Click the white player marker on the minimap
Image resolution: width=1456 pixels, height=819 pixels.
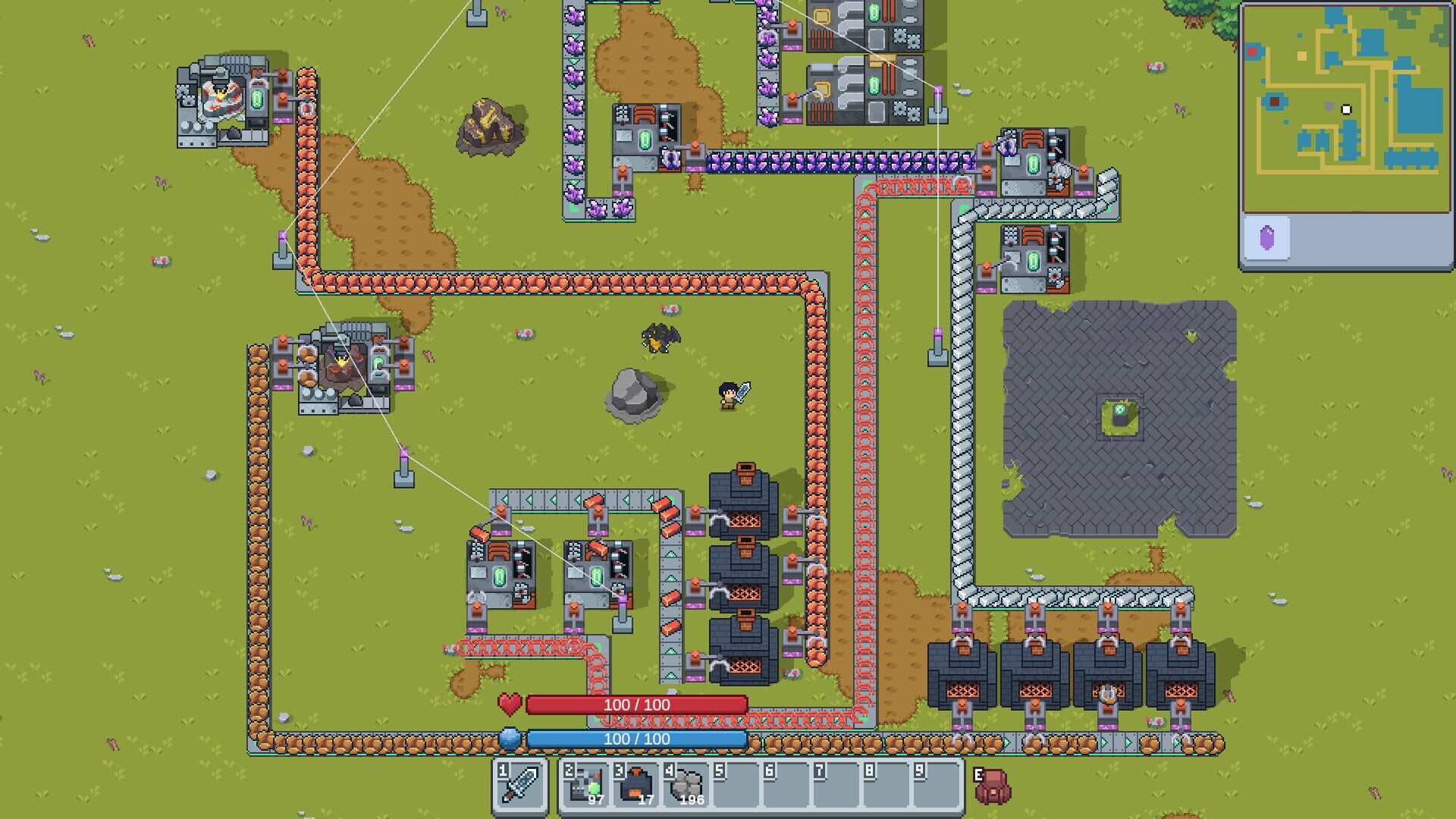(x=1345, y=108)
